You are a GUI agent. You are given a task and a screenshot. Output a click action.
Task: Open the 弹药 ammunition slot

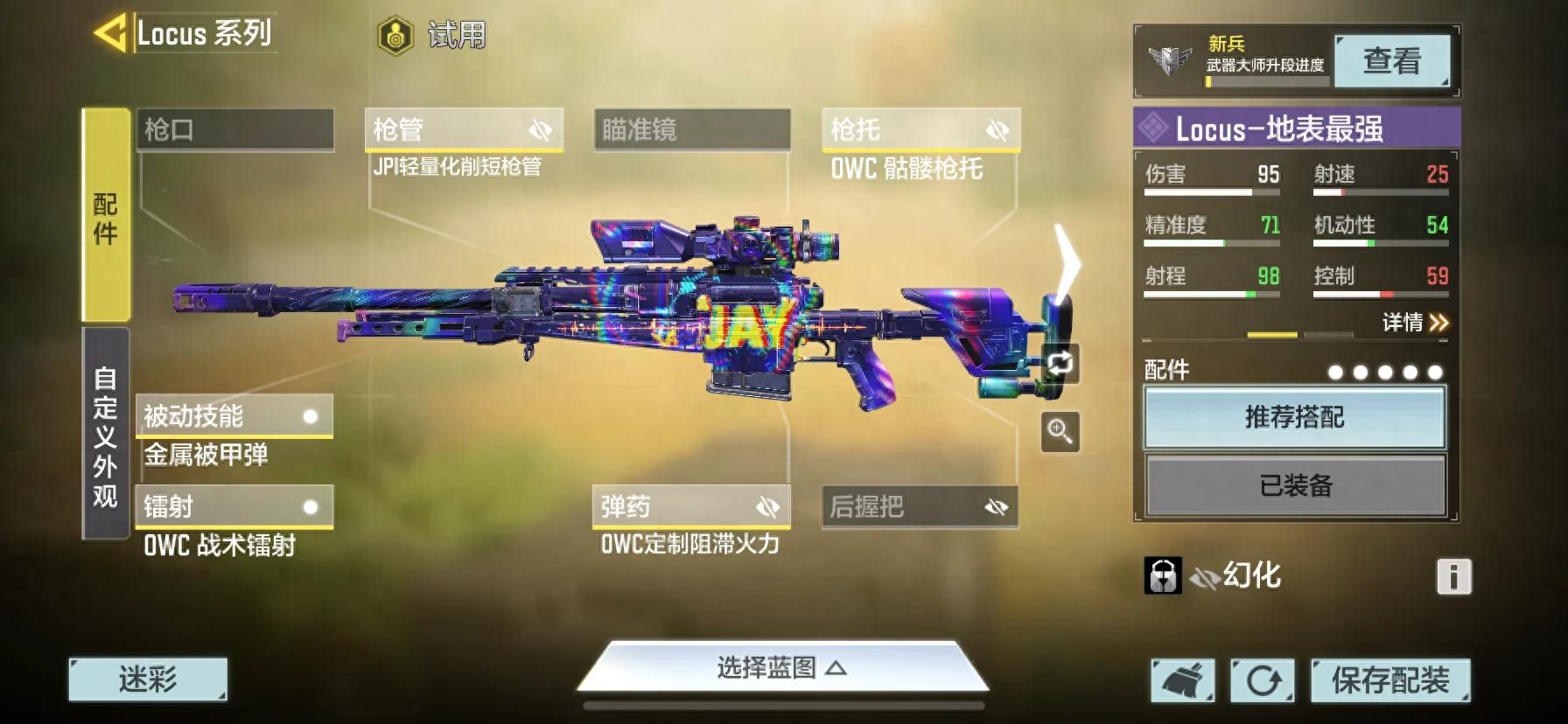pyautogui.click(x=690, y=507)
